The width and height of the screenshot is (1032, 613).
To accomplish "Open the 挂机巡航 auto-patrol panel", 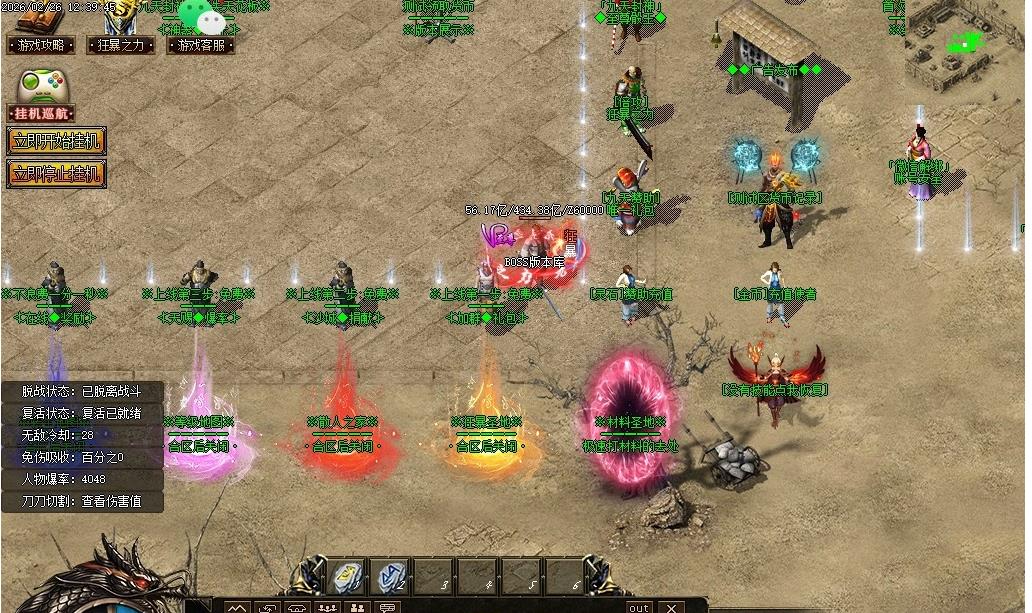I will tap(42, 114).
